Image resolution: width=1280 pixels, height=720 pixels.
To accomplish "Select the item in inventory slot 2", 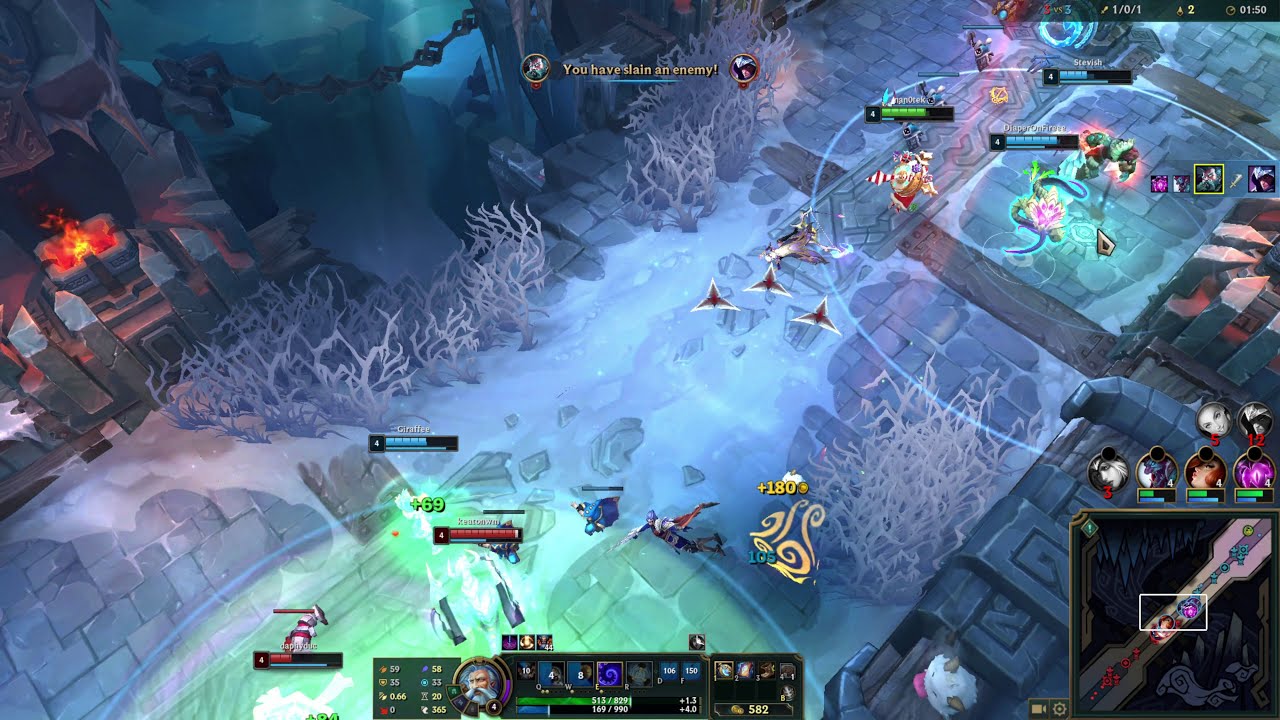I will 746,671.
